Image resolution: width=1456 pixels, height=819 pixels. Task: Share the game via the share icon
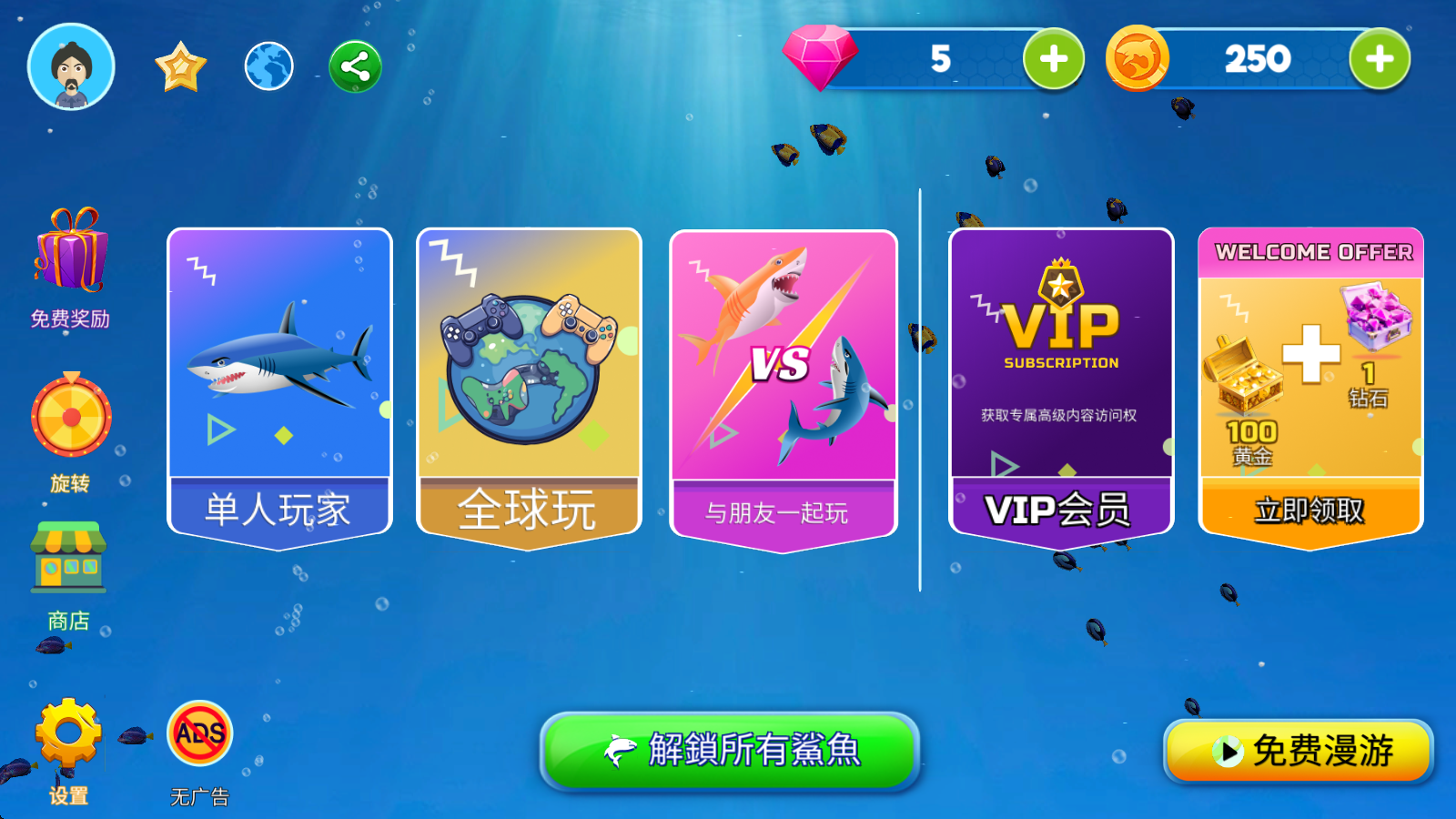pos(353,64)
